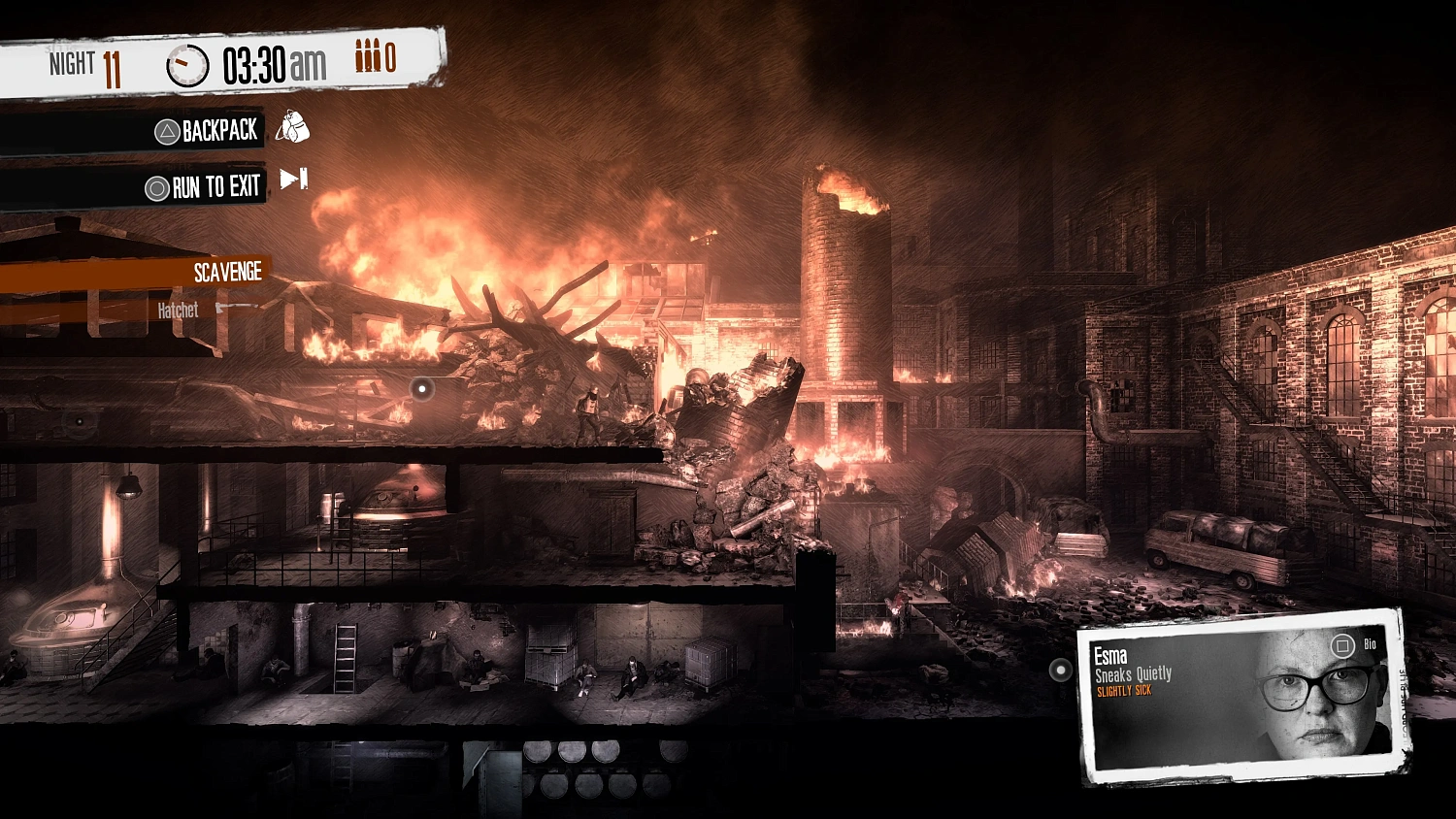Click the interaction marker near the burning rubble
This screenshot has height=819, width=1456.
click(422, 386)
